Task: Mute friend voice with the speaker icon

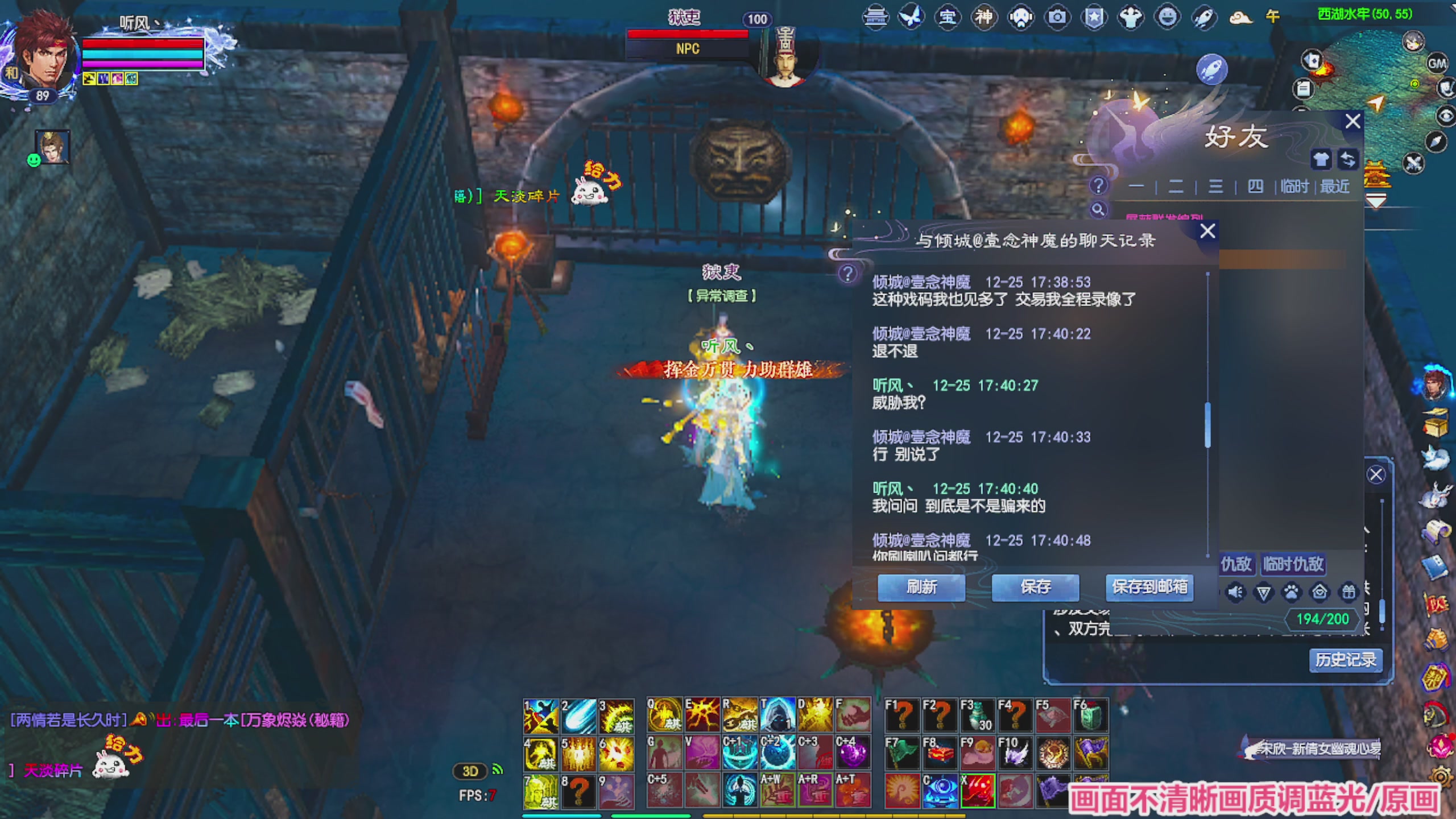Action: [1235, 591]
